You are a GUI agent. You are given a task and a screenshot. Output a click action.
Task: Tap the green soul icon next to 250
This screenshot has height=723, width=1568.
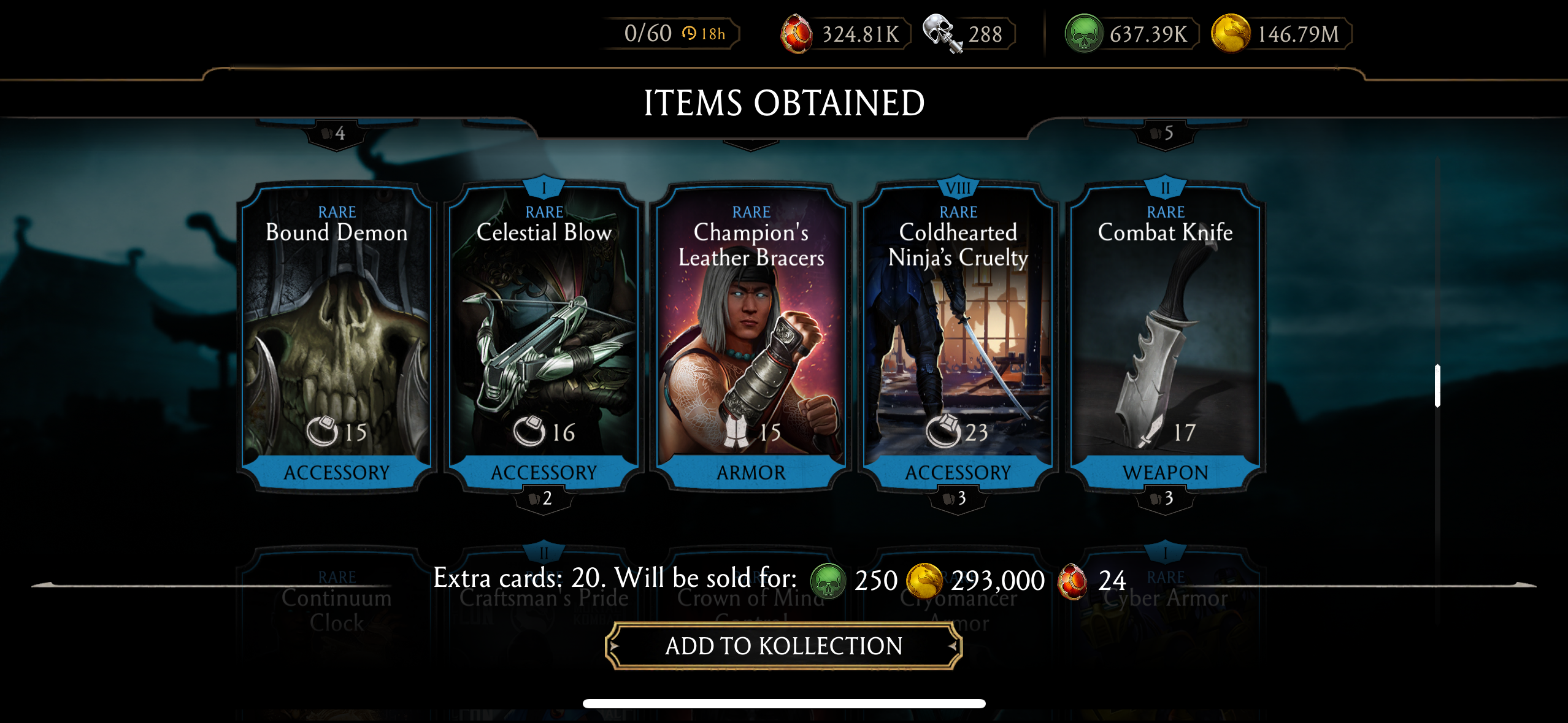click(x=829, y=580)
